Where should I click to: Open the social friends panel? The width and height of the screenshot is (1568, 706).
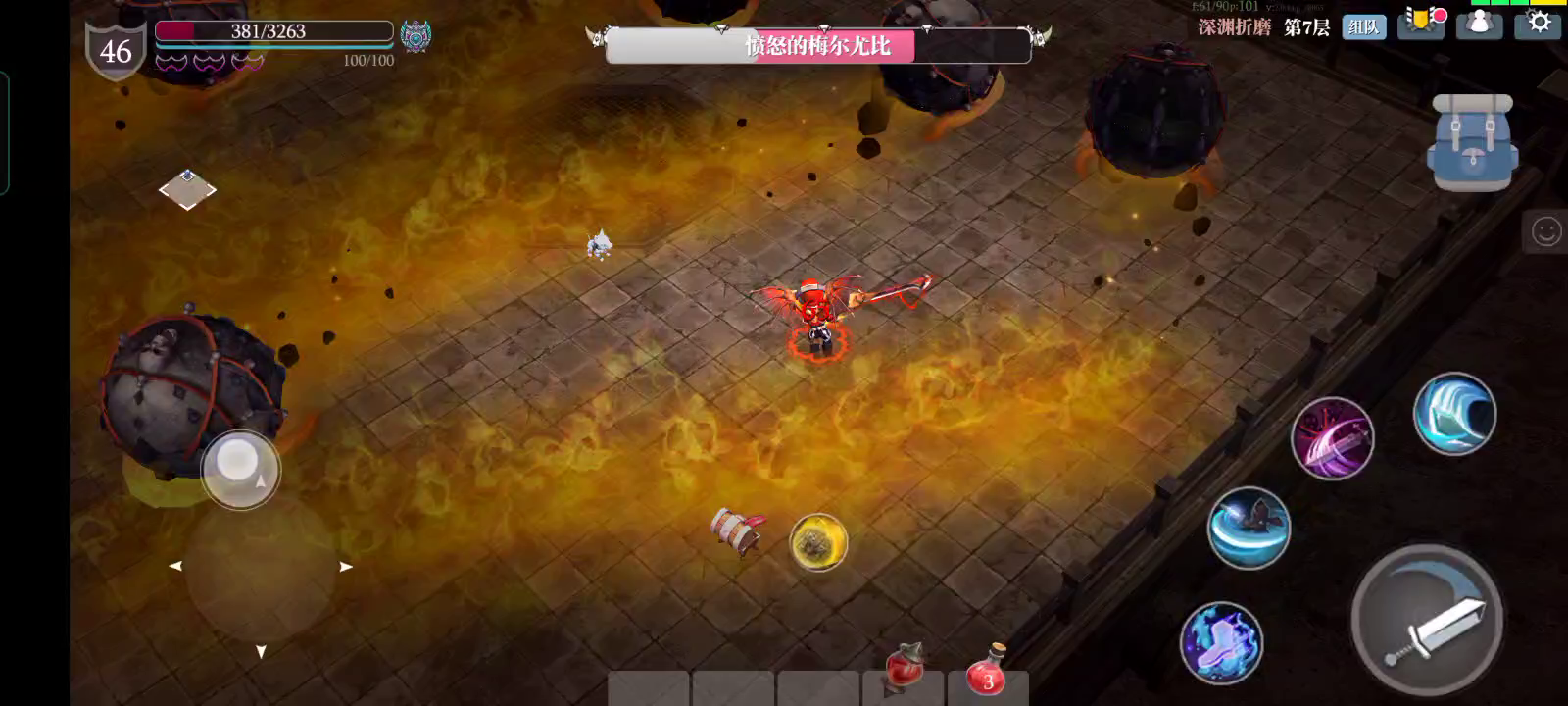[x=1480, y=25]
